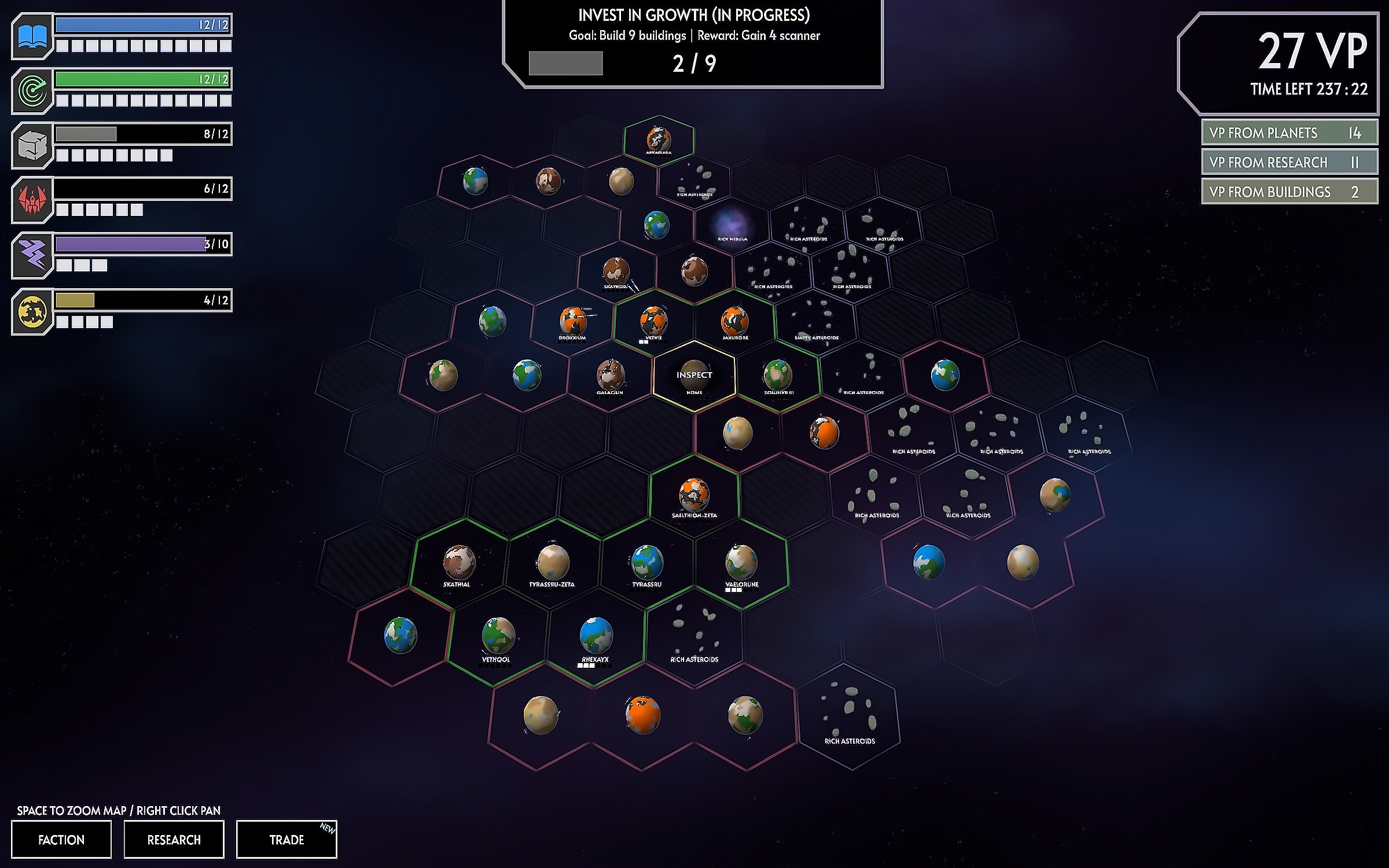Click the green radar scanner resource icon
Image resolution: width=1389 pixels, height=868 pixels.
32,91
